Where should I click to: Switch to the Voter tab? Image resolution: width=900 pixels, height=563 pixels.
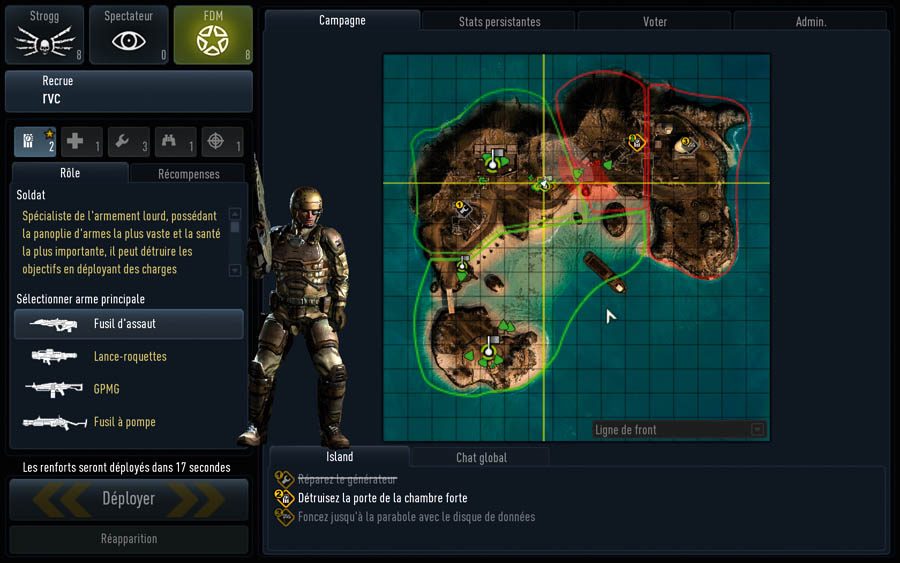tap(654, 21)
